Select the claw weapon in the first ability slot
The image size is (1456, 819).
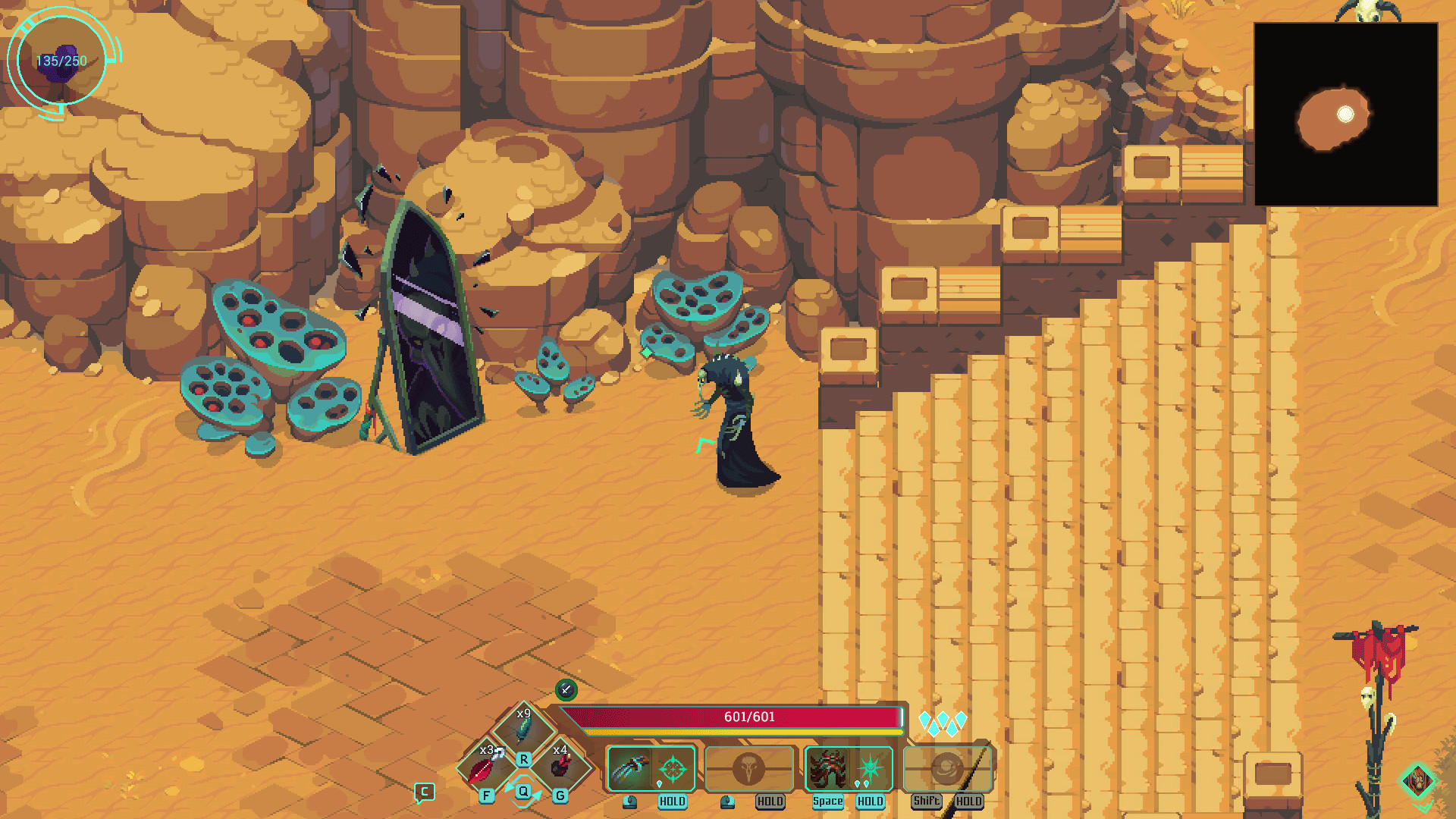tap(629, 768)
